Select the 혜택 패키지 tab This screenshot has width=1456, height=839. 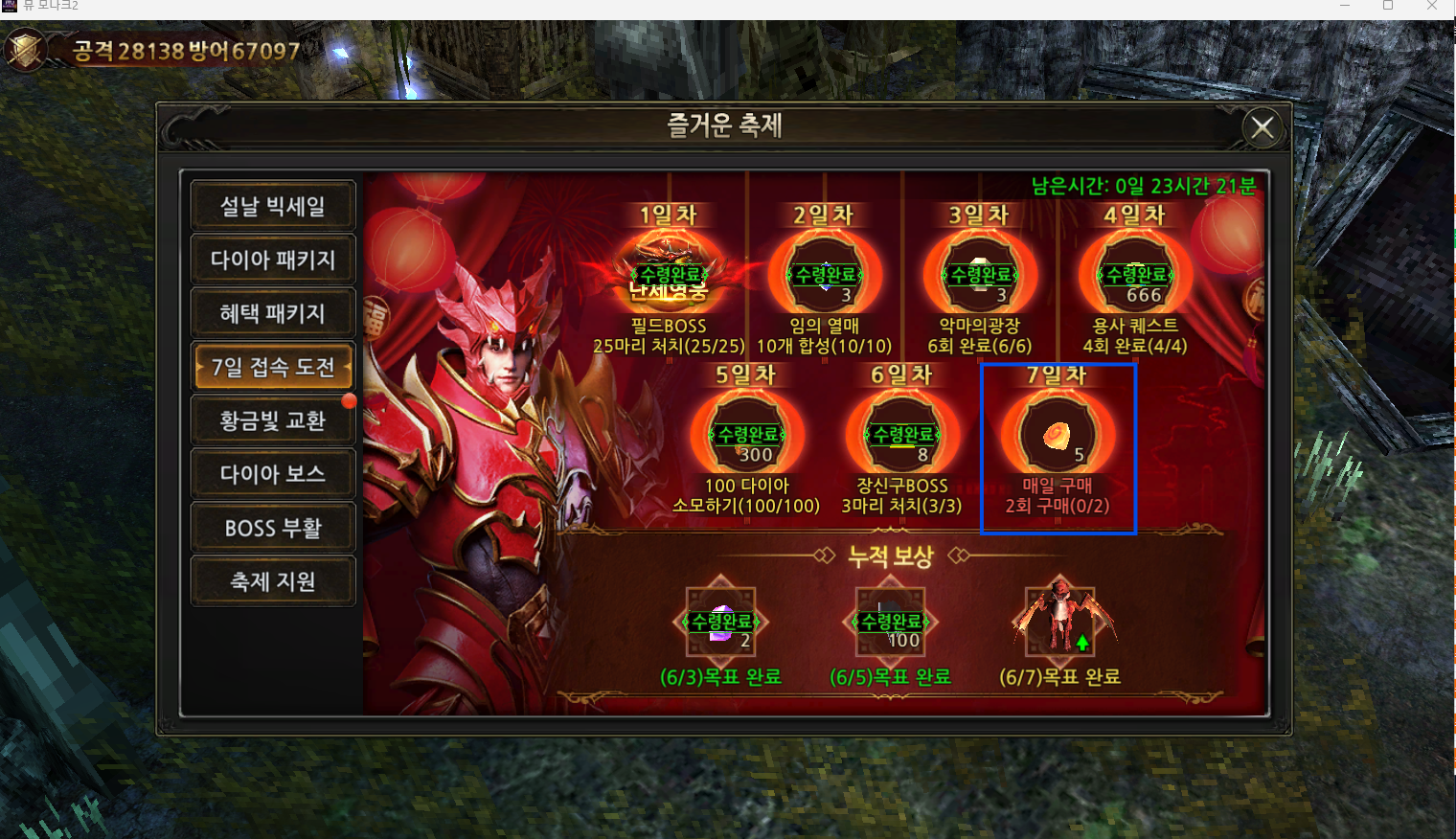[x=273, y=313]
